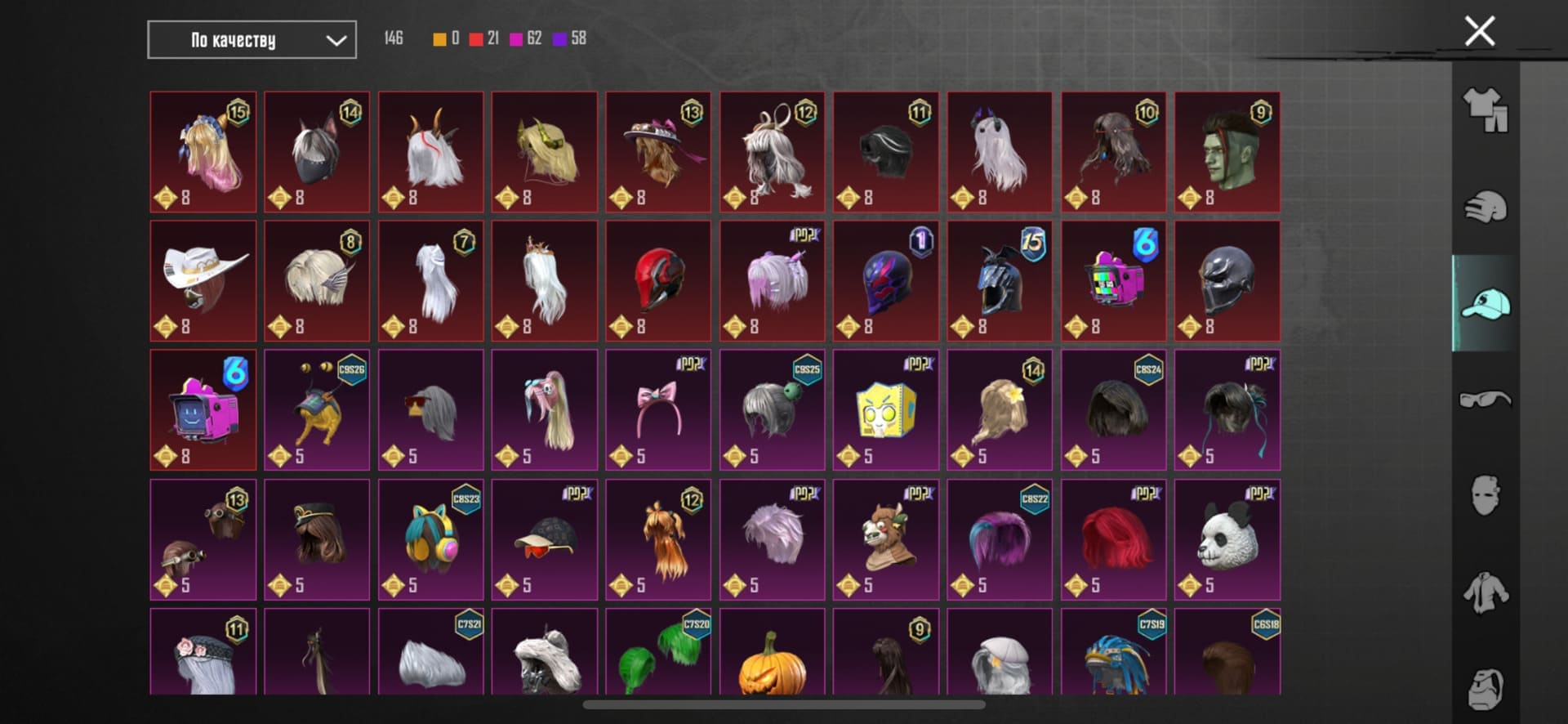Select the cap headwear category tab

[1486, 304]
